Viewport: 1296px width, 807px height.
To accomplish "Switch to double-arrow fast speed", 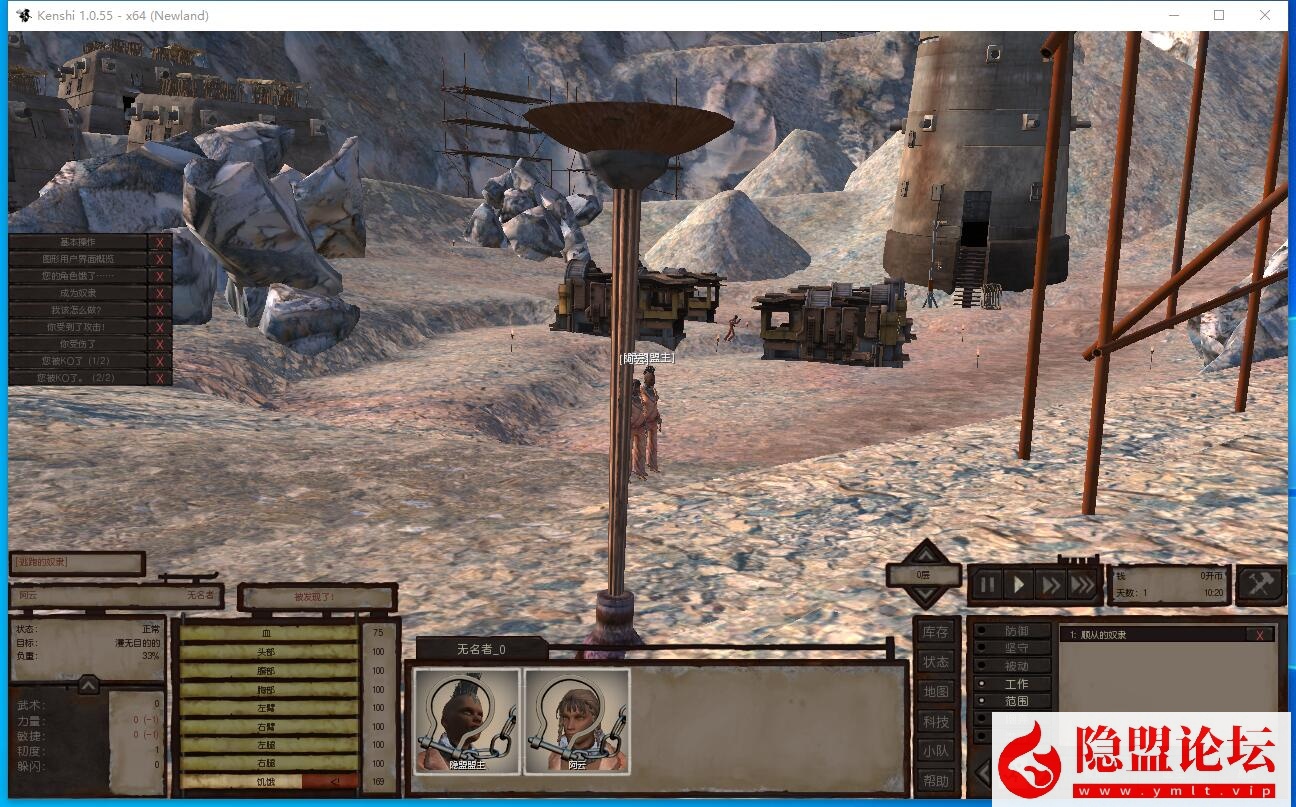I will click(1050, 584).
